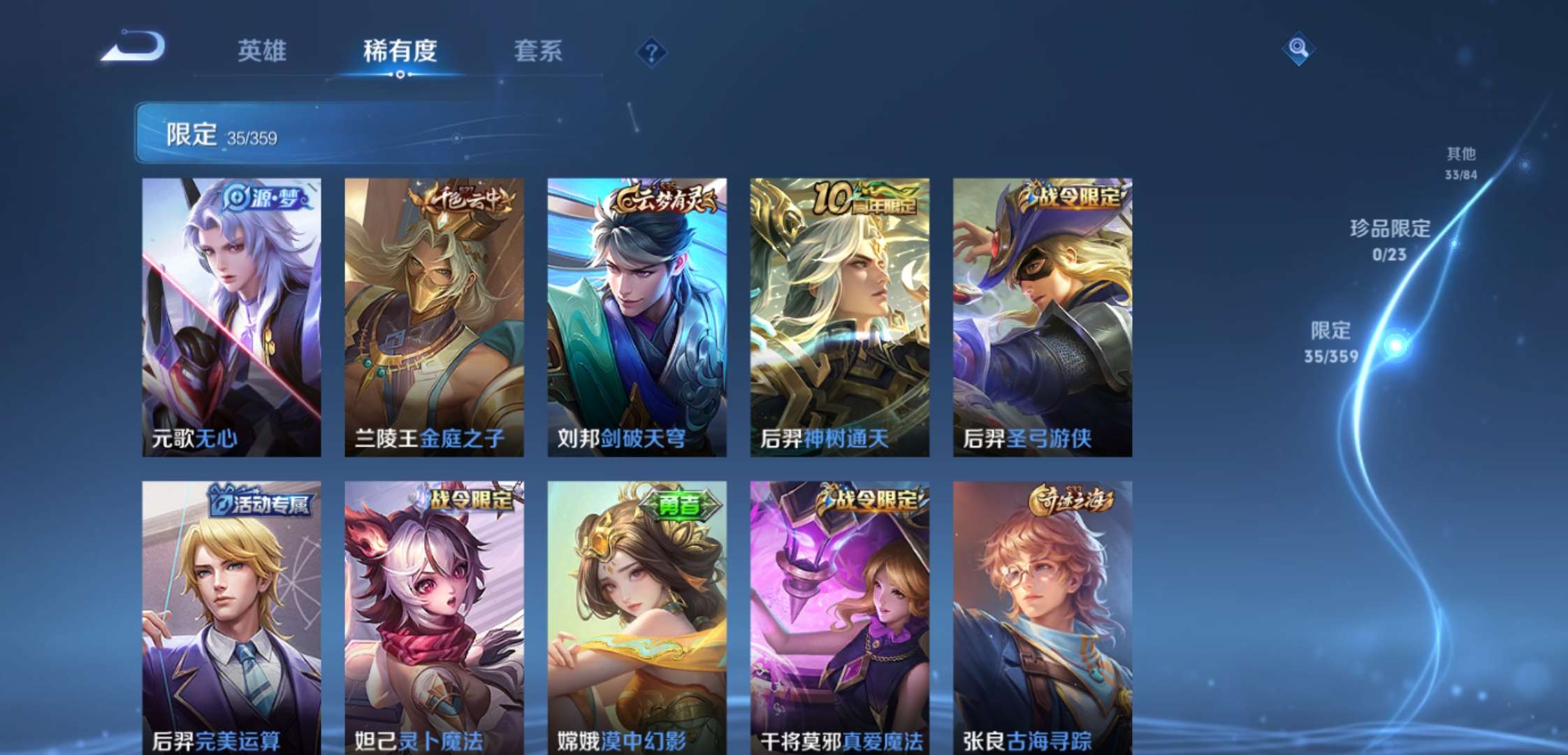Click the dot indicator under 稀有度 tab

pyautogui.click(x=399, y=73)
